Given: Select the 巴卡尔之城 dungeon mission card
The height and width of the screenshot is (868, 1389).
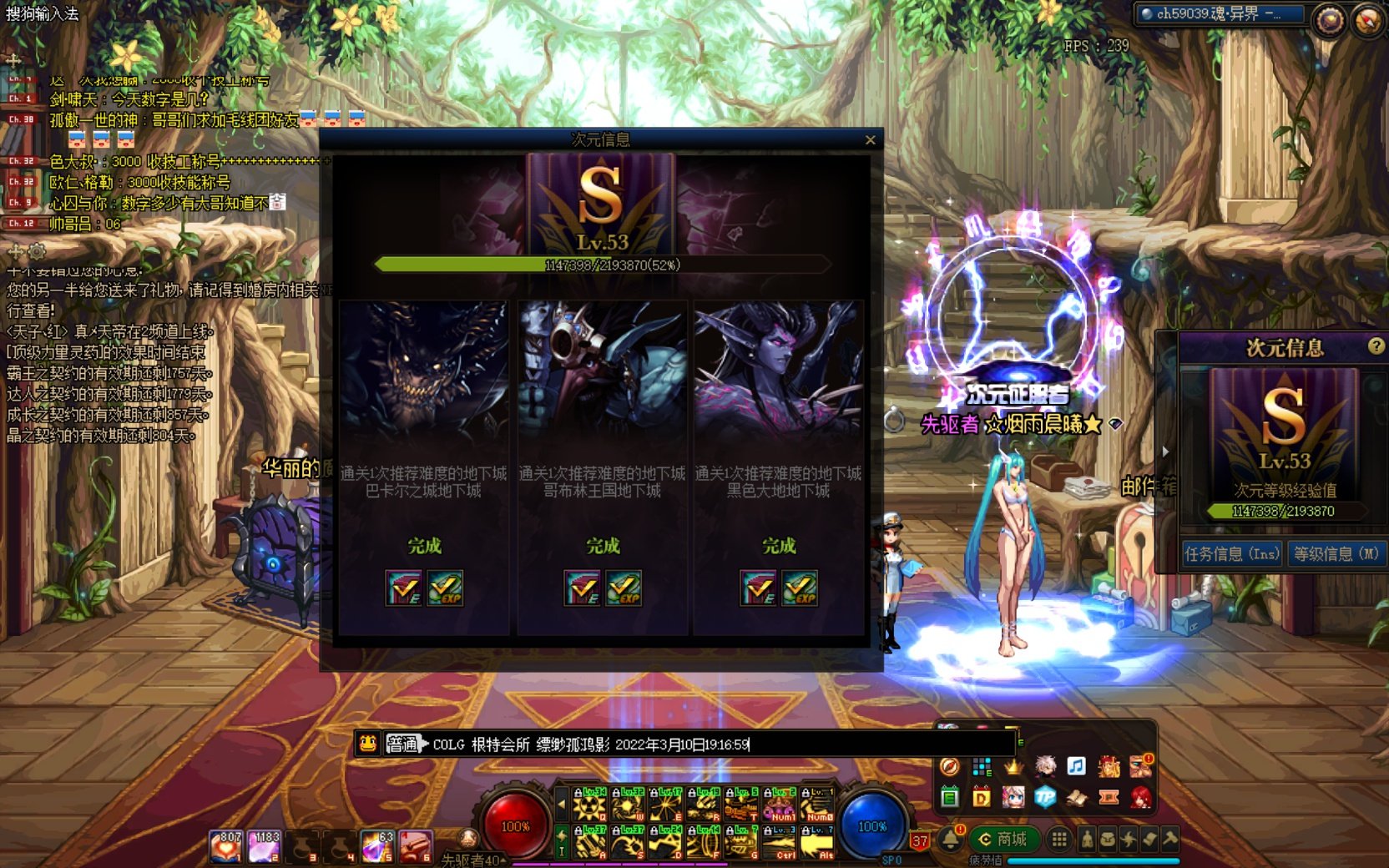Looking at the screenshot, I should point(423,467).
